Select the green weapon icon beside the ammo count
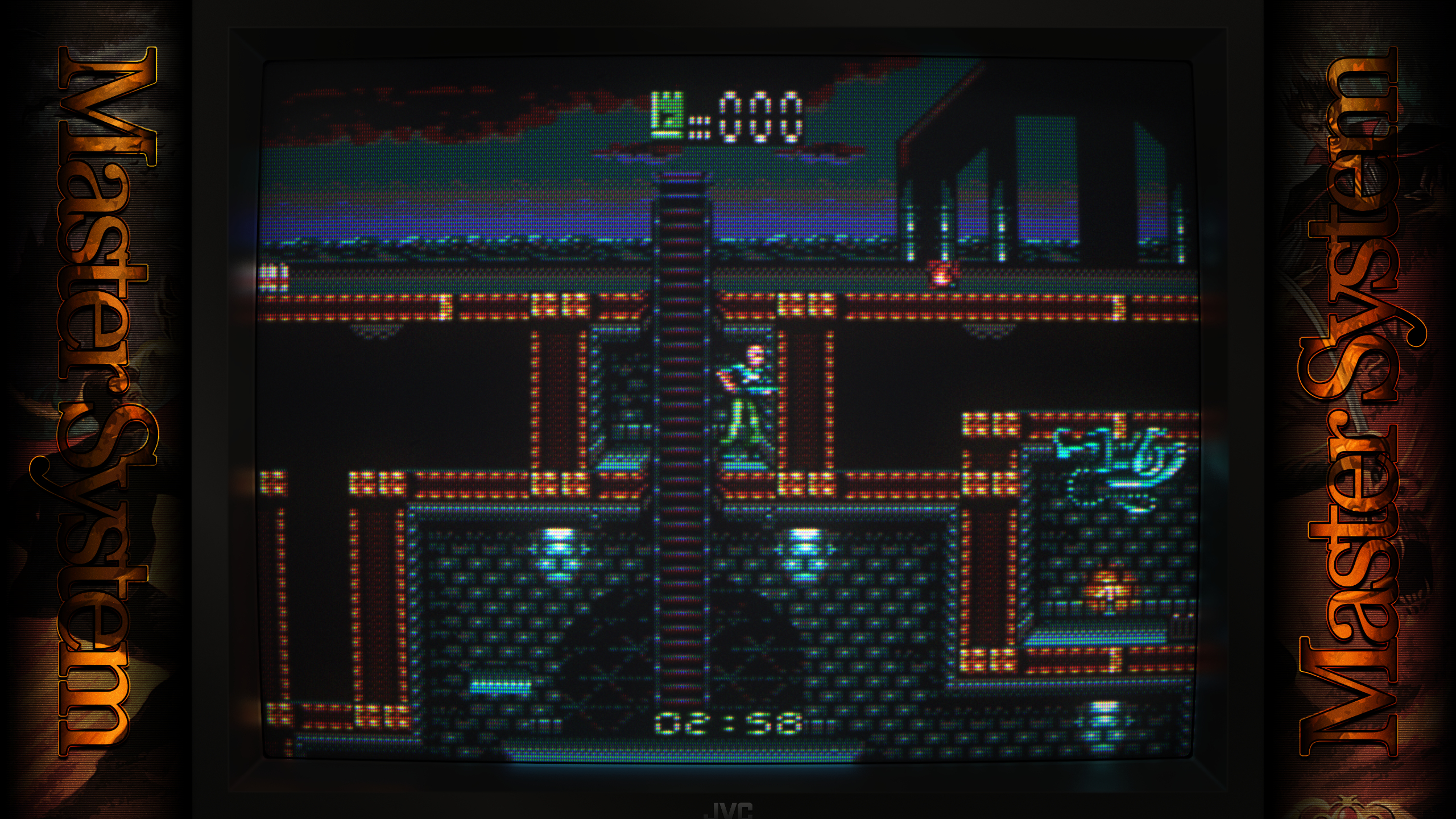The image size is (1456, 819). (x=668, y=115)
